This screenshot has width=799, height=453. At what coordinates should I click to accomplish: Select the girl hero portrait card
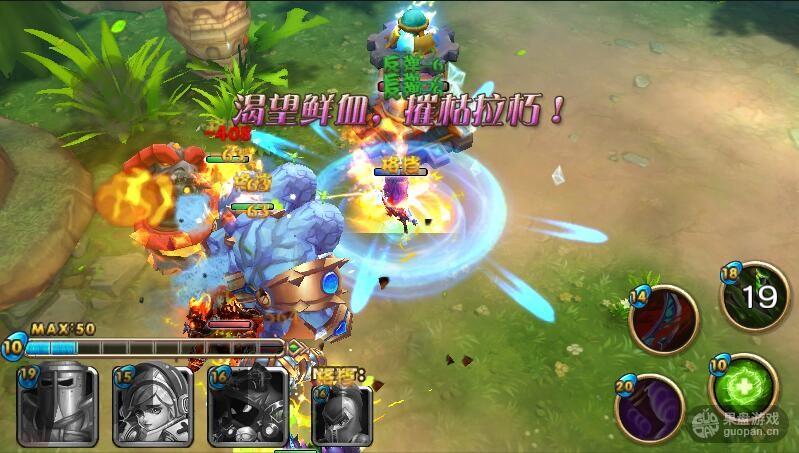click(152, 407)
